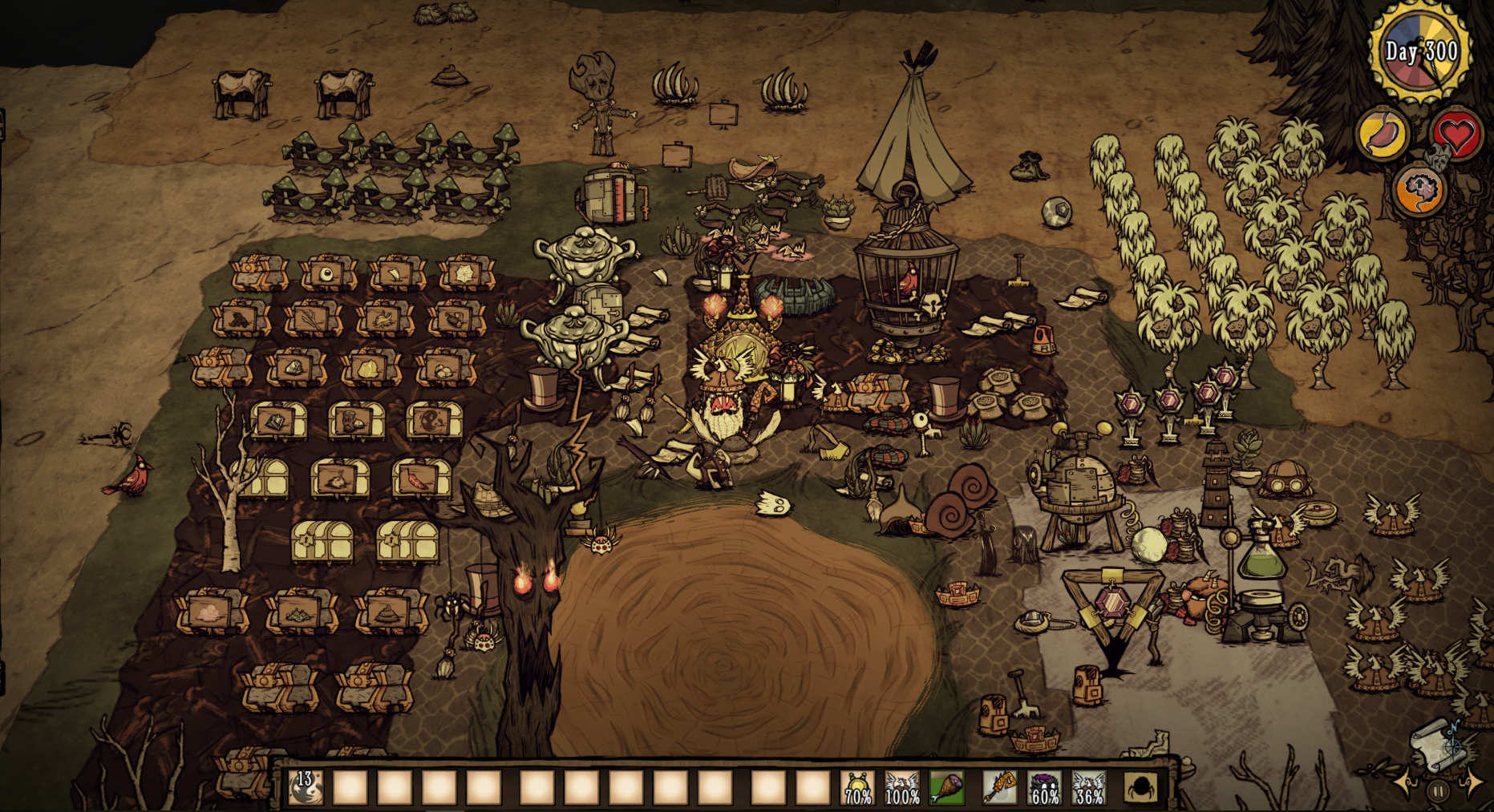Rotate camera using the right arrow
1494x812 pixels.
click(x=1473, y=782)
